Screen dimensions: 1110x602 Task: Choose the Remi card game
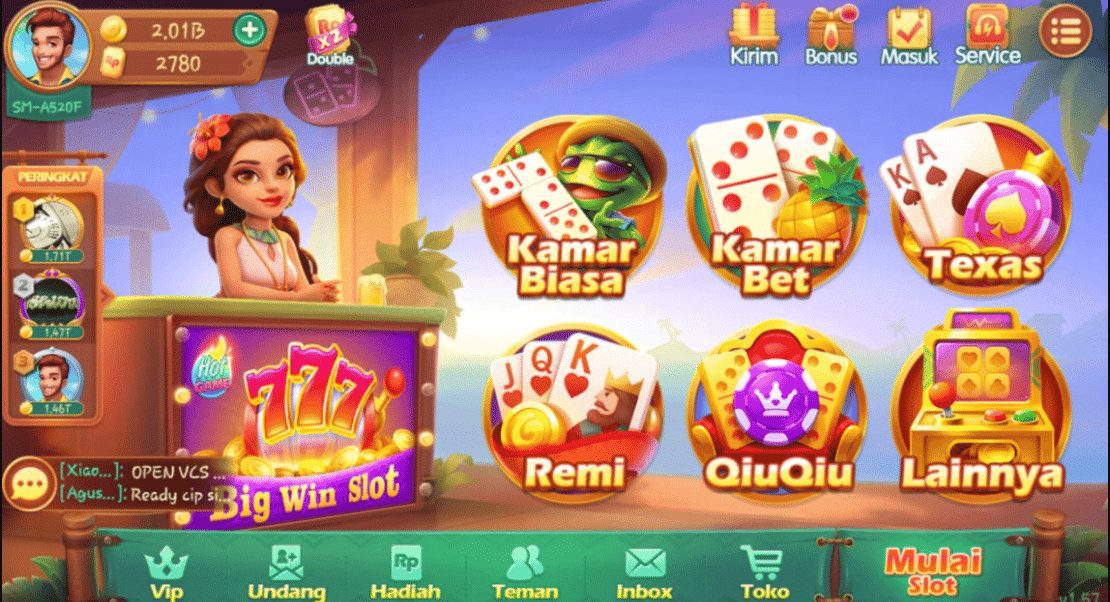click(572, 409)
